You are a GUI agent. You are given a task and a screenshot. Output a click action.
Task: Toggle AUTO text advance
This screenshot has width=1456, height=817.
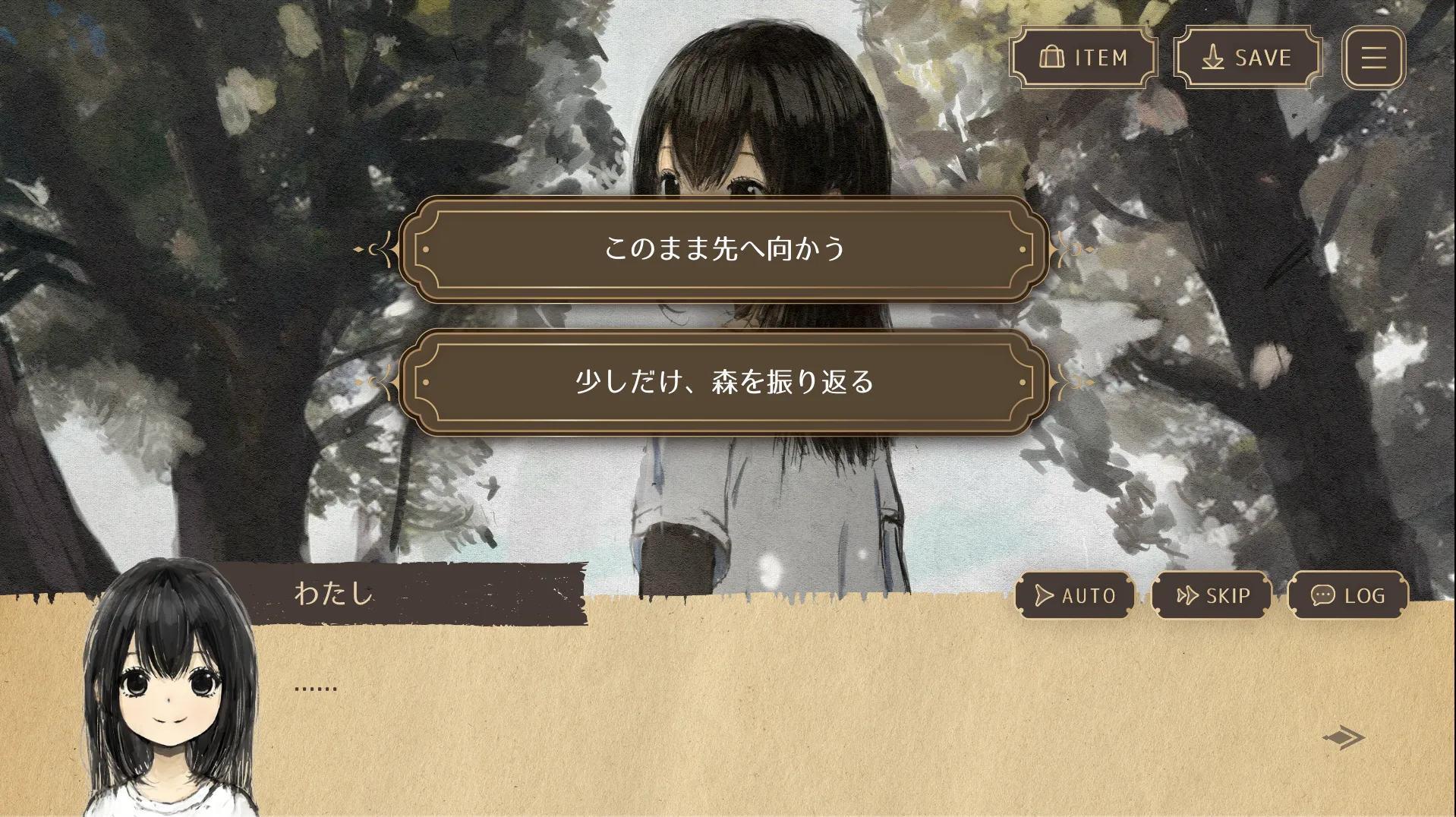[1075, 596]
